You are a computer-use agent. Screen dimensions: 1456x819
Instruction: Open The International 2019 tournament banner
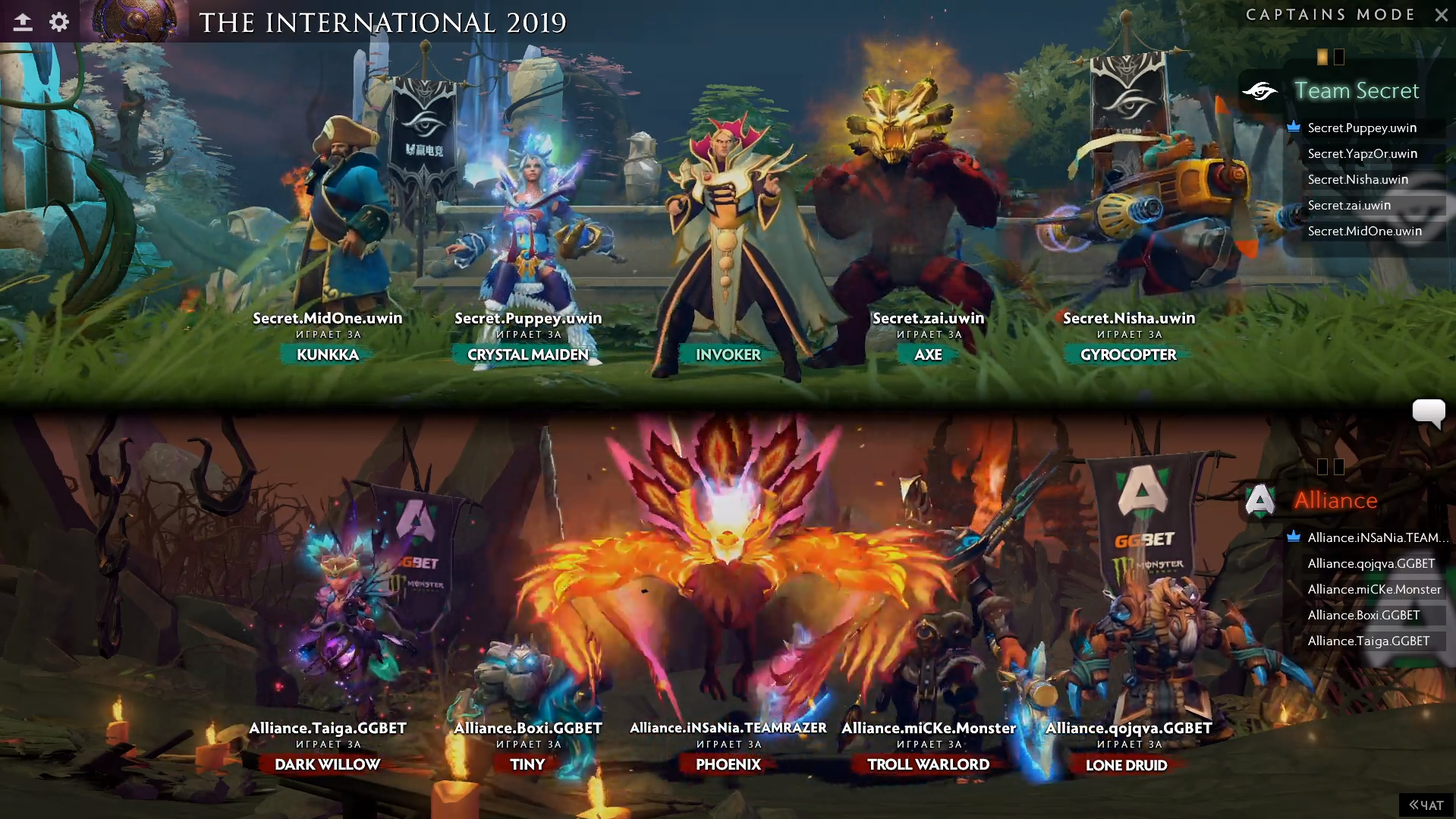(x=382, y=22)
